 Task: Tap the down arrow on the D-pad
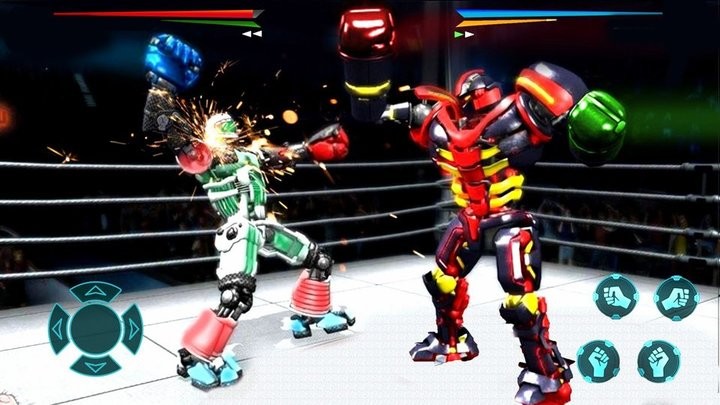point(95,365)
